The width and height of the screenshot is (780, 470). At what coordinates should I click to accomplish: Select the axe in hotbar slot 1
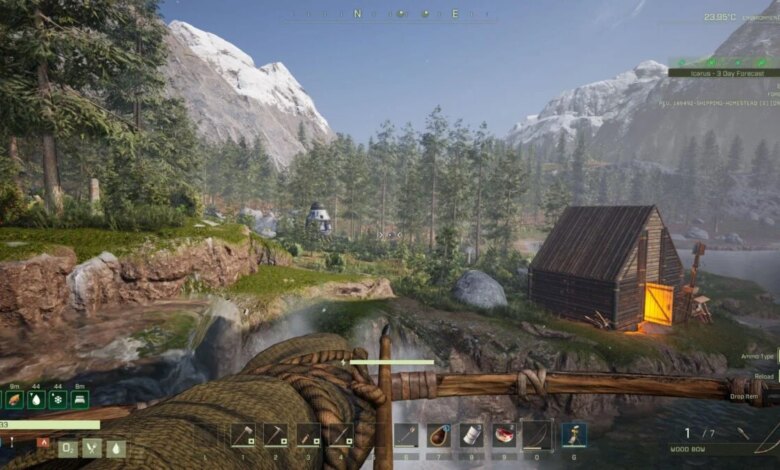244,435
